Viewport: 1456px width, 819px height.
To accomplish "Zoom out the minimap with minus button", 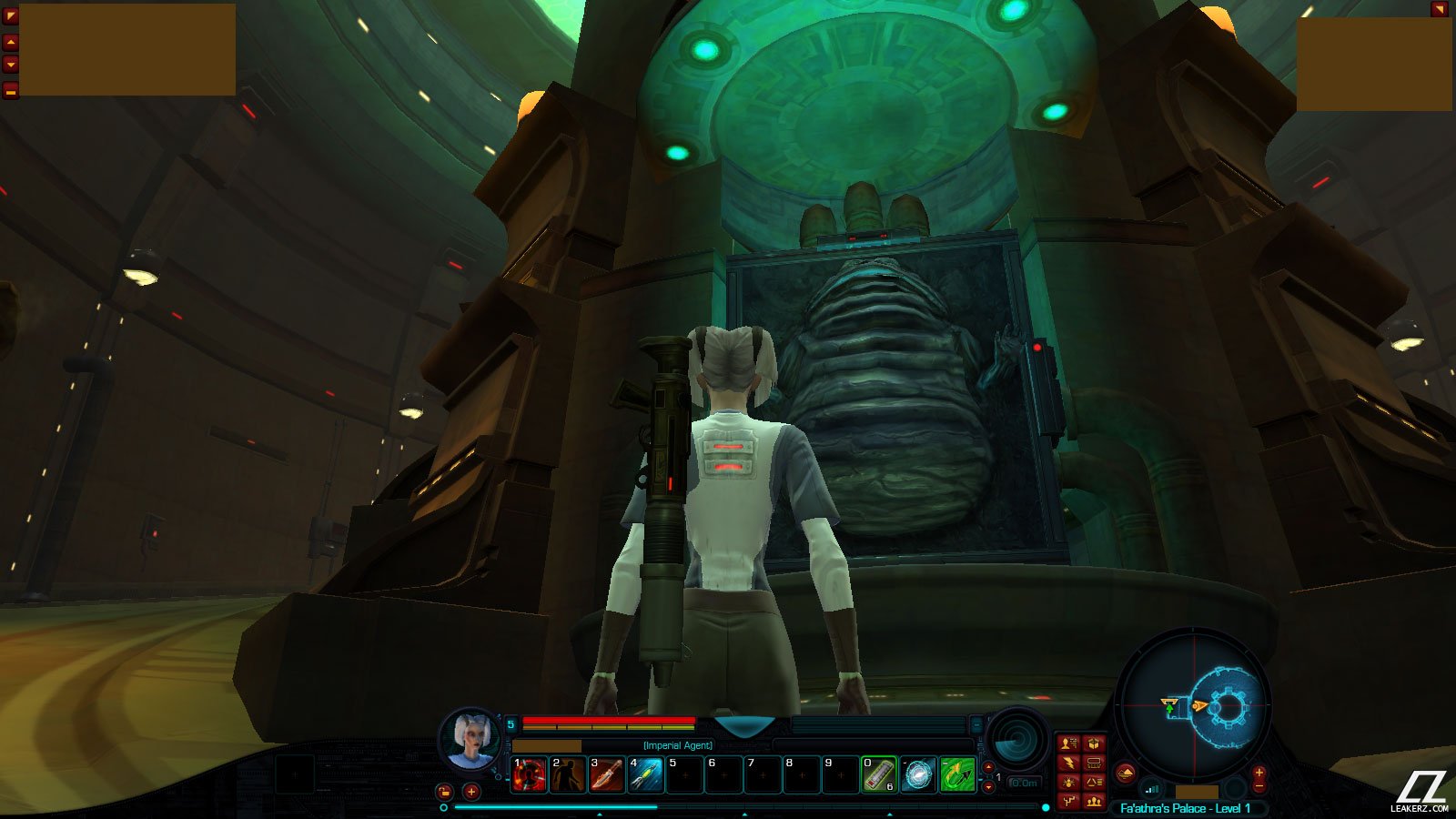I will tap(1259, 786).
